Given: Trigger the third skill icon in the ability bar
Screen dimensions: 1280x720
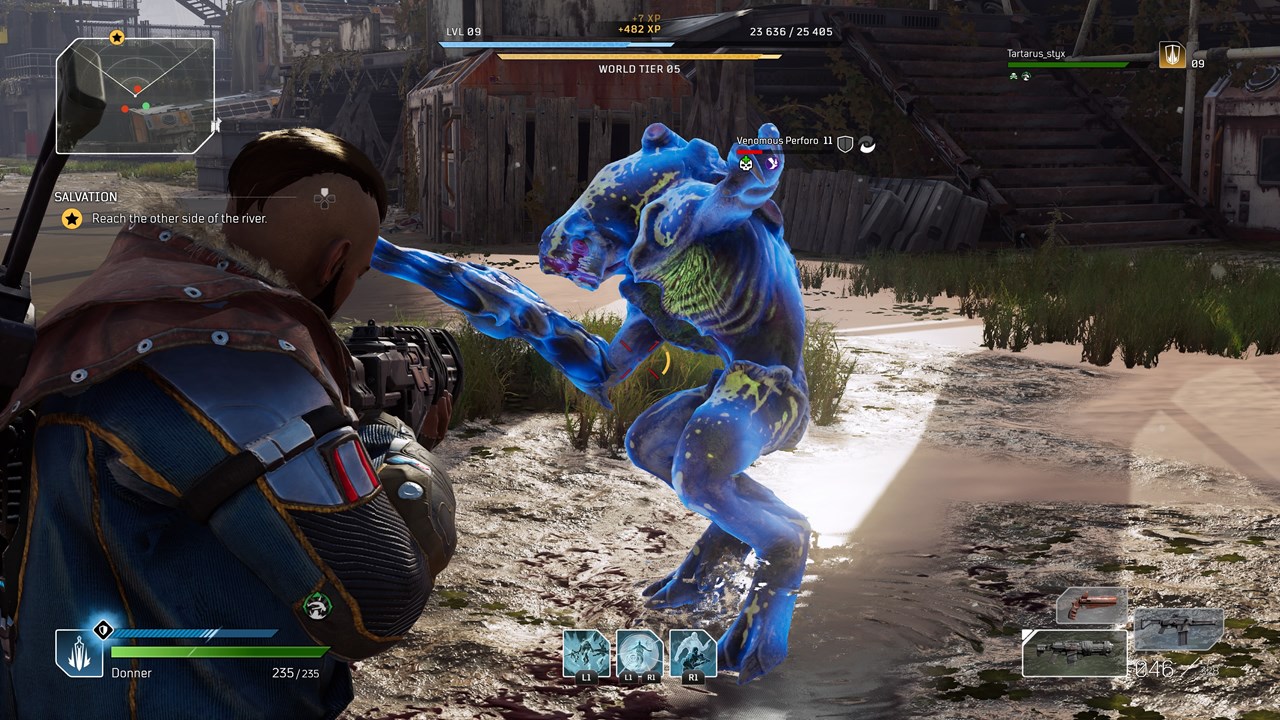Looking at the screenshot, I should (693, 655).
